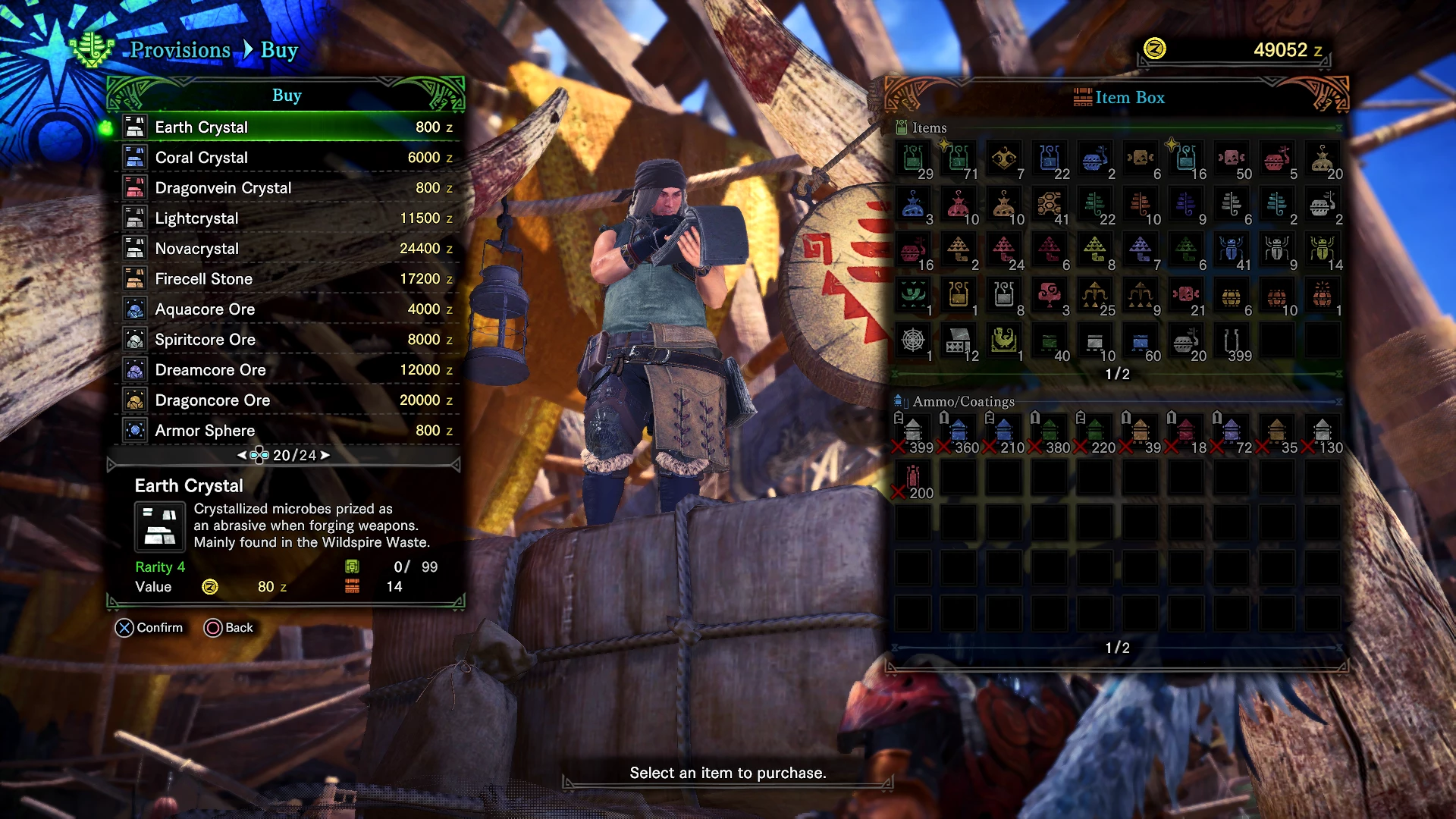
Task: Click the honey icon showing quantity 41
Action: coord(1050,203)
